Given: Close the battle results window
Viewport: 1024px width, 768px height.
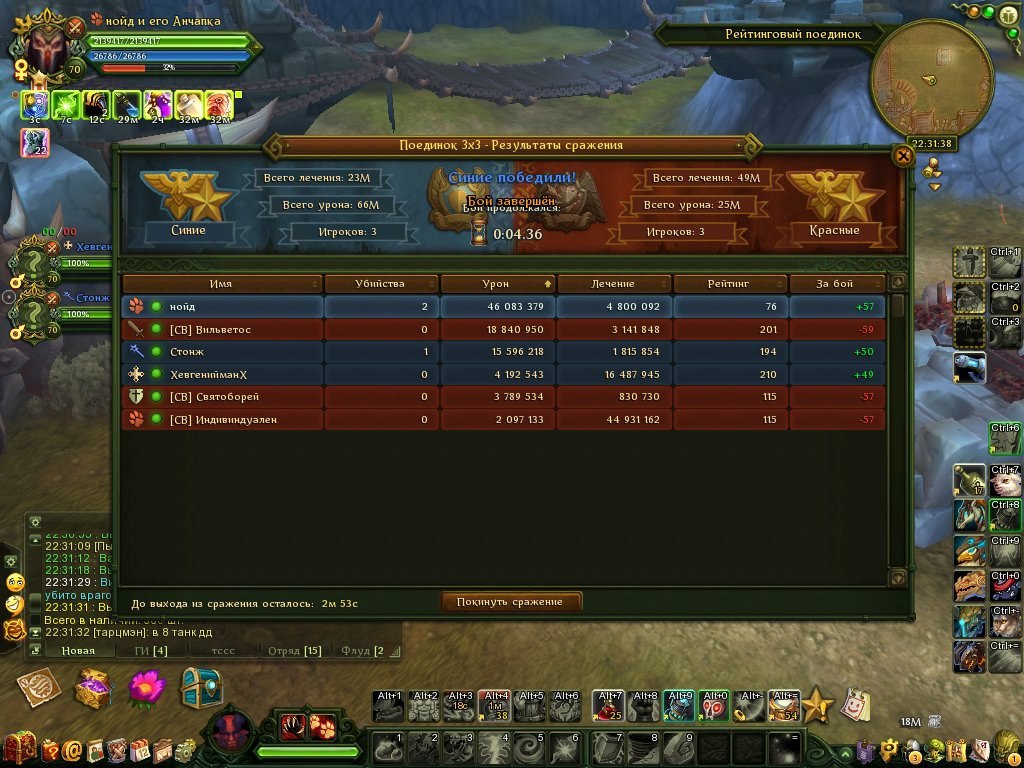Looking at the screenshot, I should click(902, 156).
